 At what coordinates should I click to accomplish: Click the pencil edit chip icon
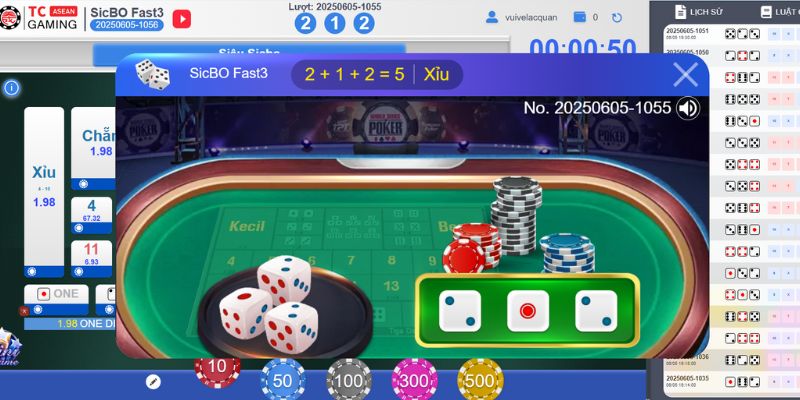[x=153, y=381]
